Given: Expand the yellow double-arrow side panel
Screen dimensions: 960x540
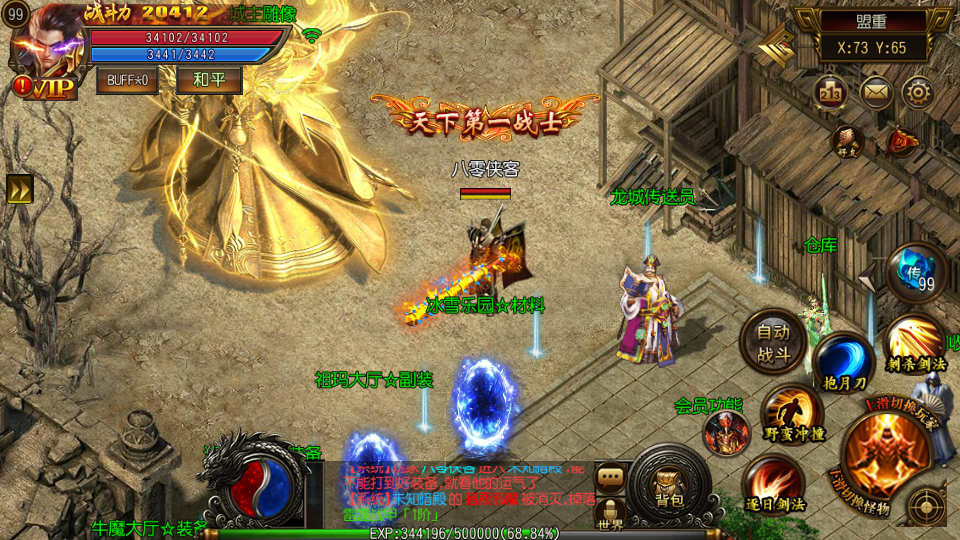Looking at the screenshot, I should pyautogui.click(x=20, y=189).
